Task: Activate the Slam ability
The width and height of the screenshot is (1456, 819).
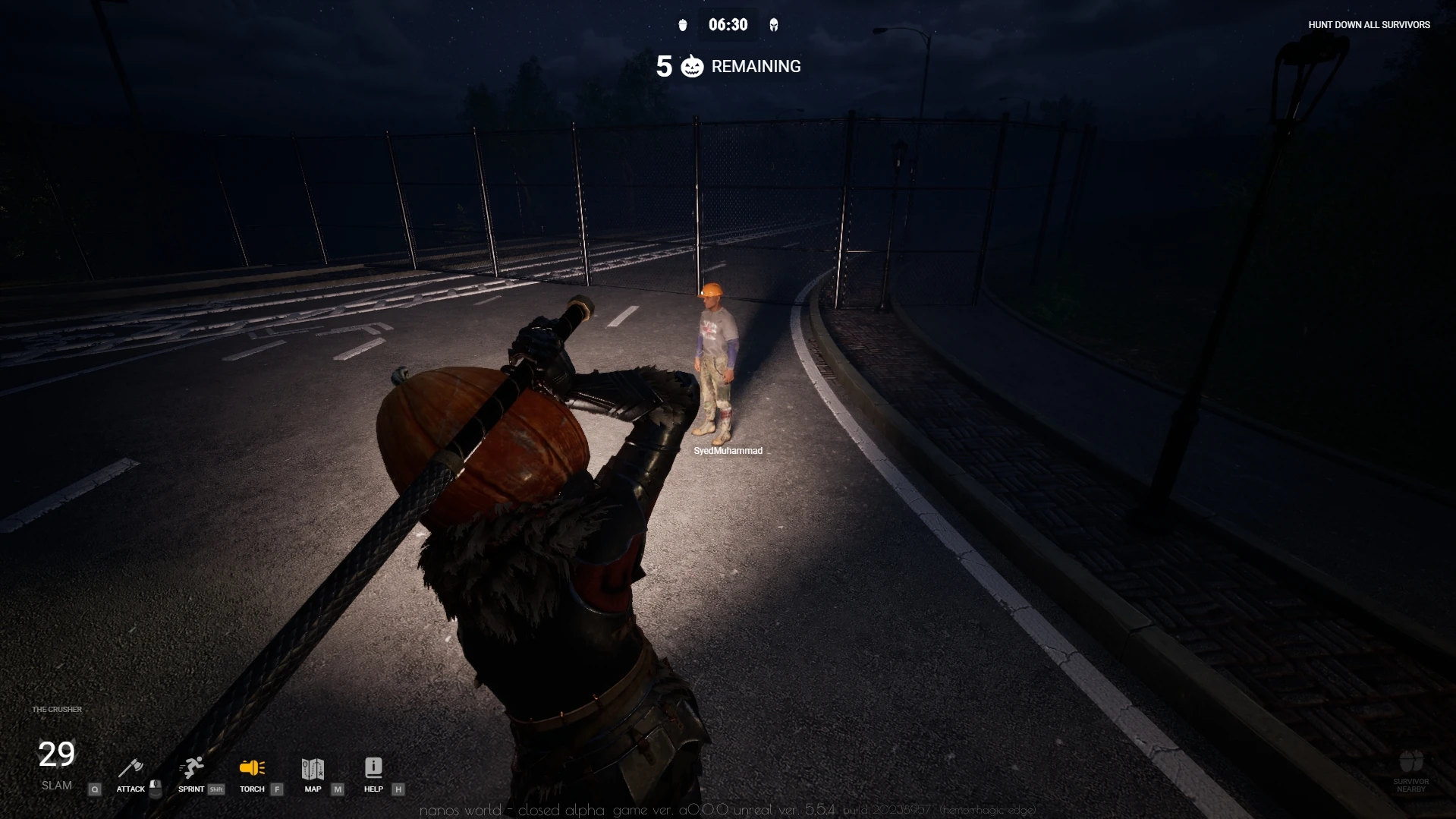Action: point(57,763)
